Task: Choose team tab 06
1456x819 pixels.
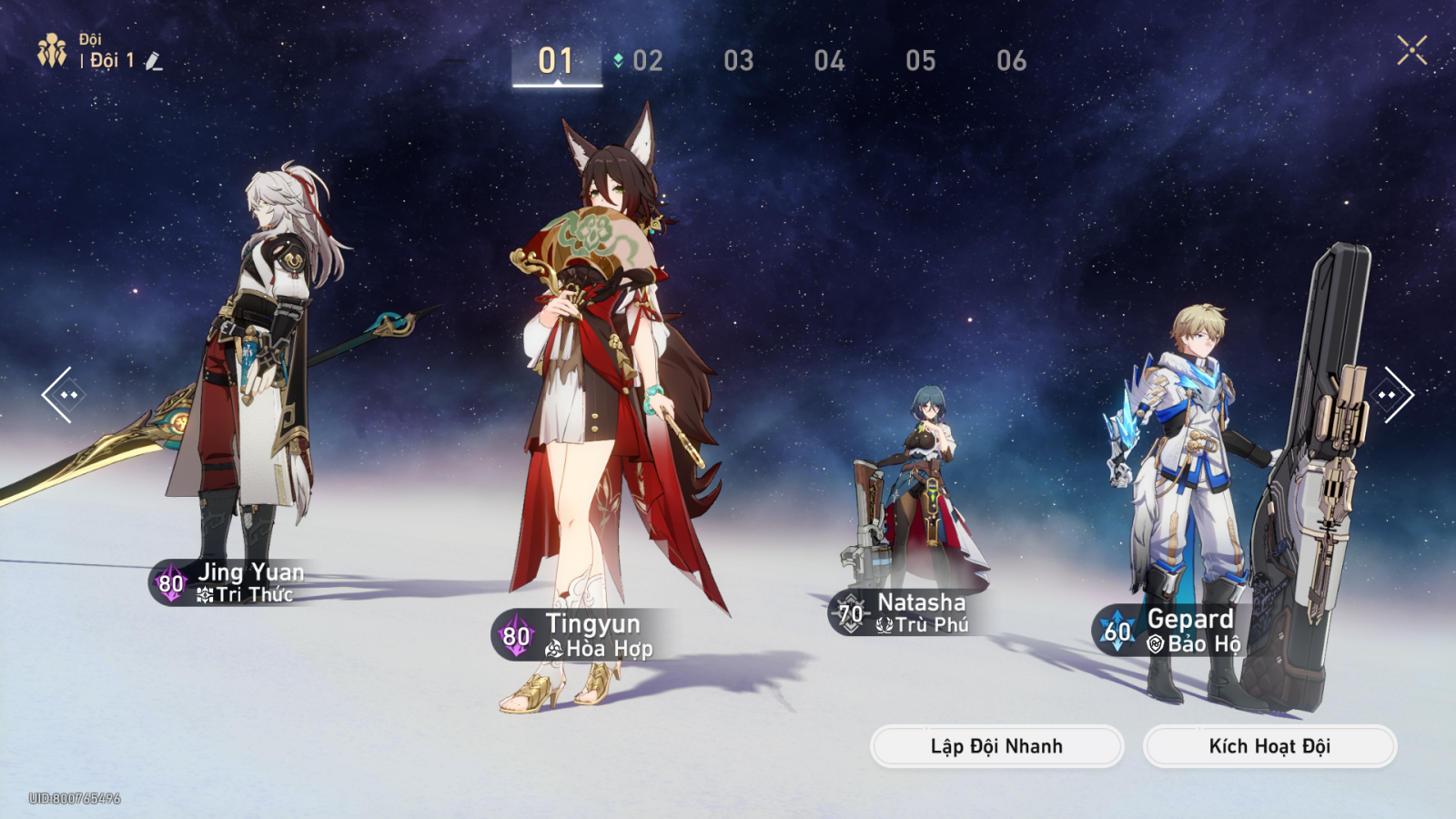Action: click(x=1011, y=61)
